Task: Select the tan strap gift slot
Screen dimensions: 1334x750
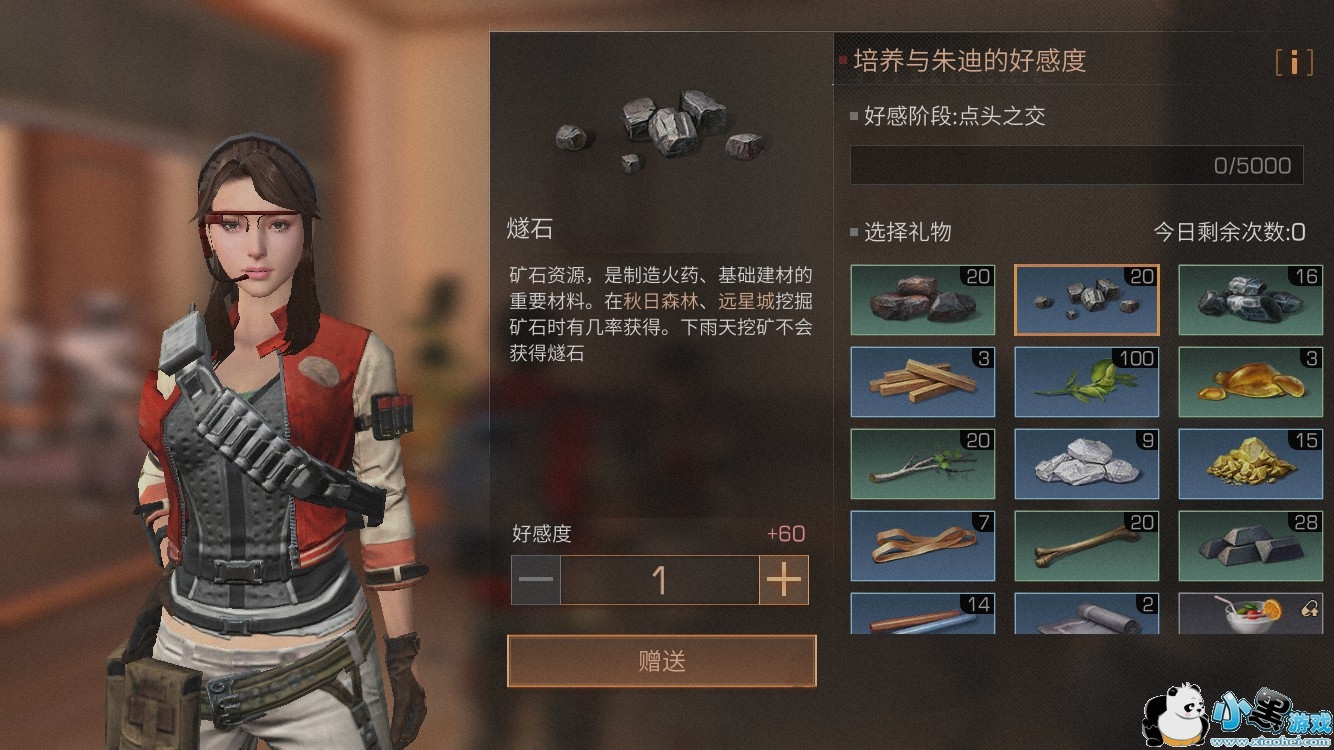Action: point(922,546)
